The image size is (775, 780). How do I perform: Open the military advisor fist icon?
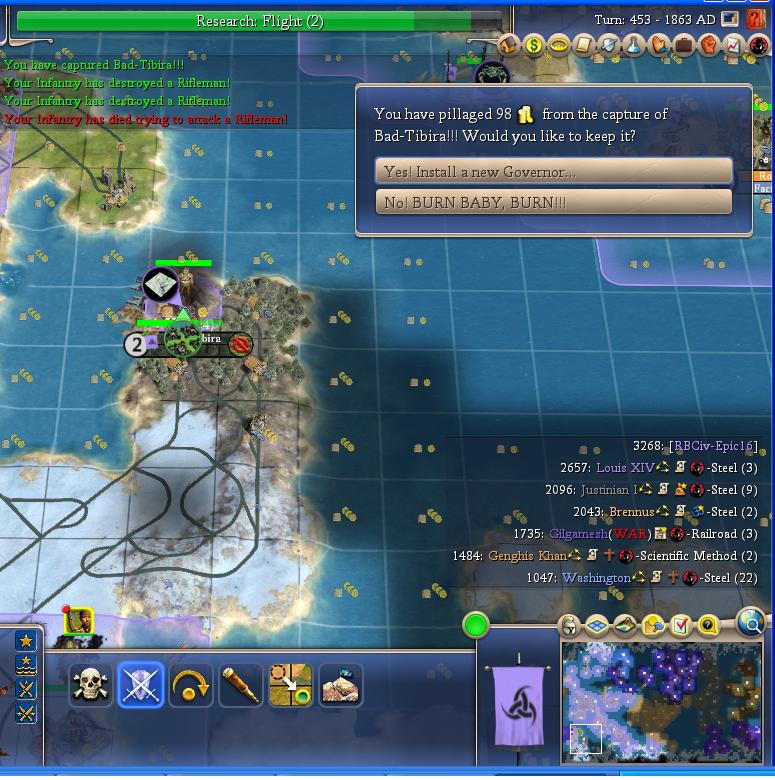click(709, 45)
